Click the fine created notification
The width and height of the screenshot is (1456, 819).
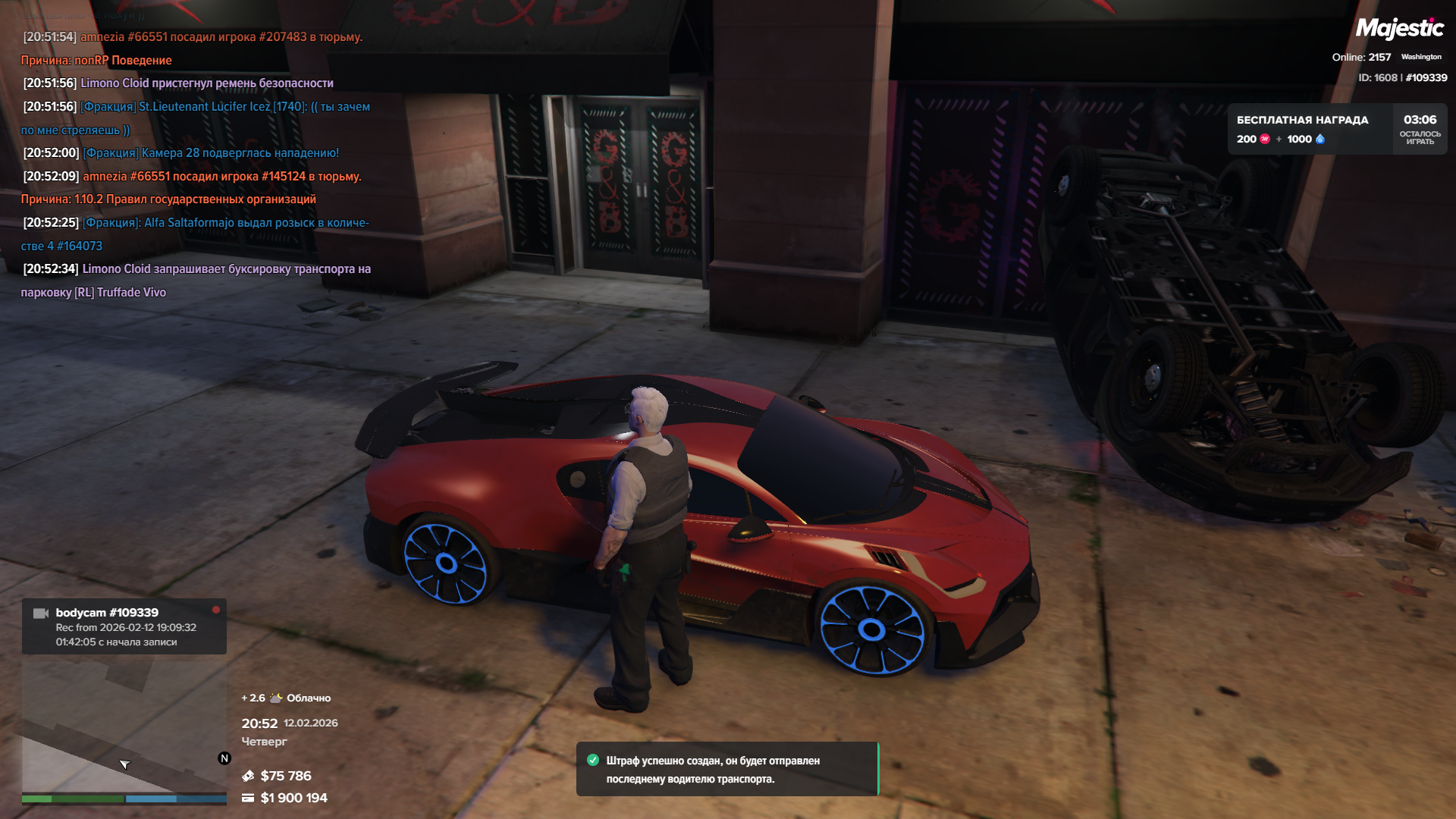point(726,769)
